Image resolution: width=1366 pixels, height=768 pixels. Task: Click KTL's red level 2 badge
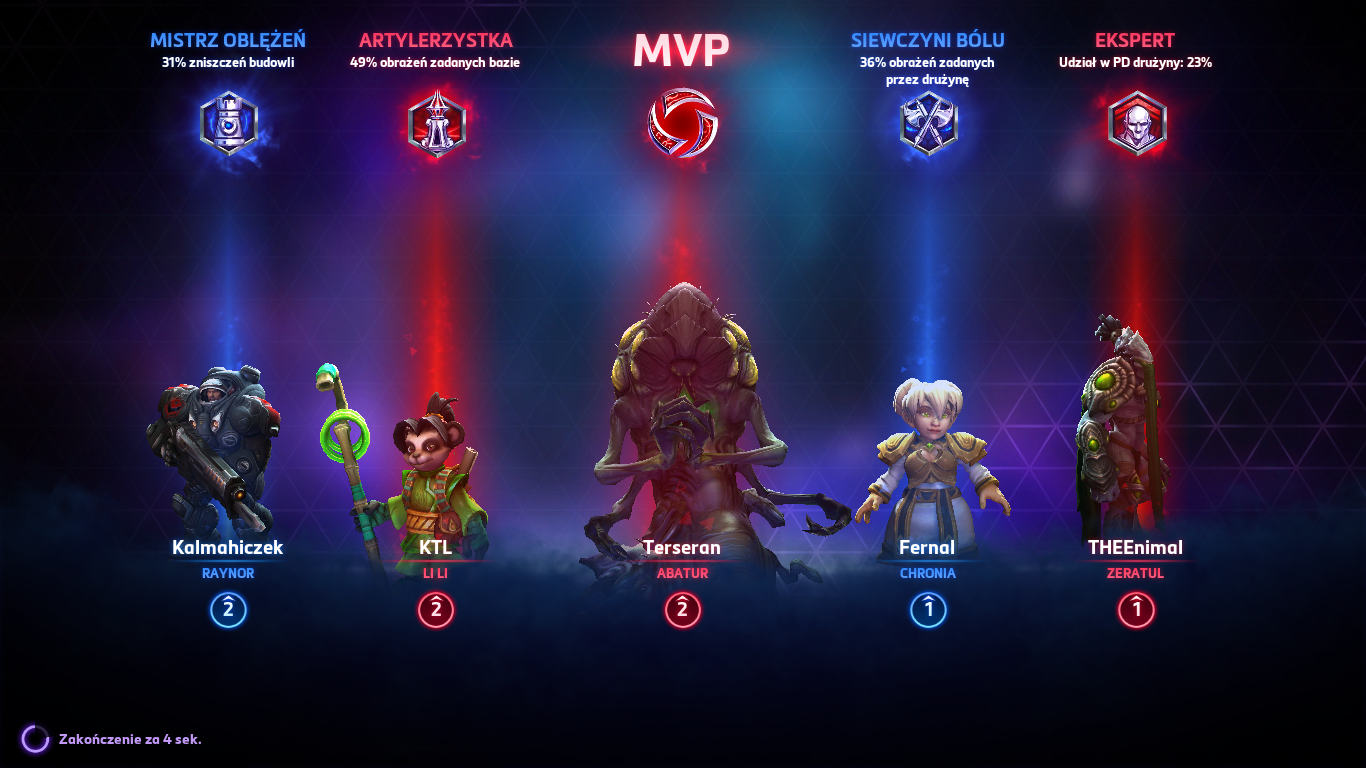pyautogui.click(x=435, y=611)
